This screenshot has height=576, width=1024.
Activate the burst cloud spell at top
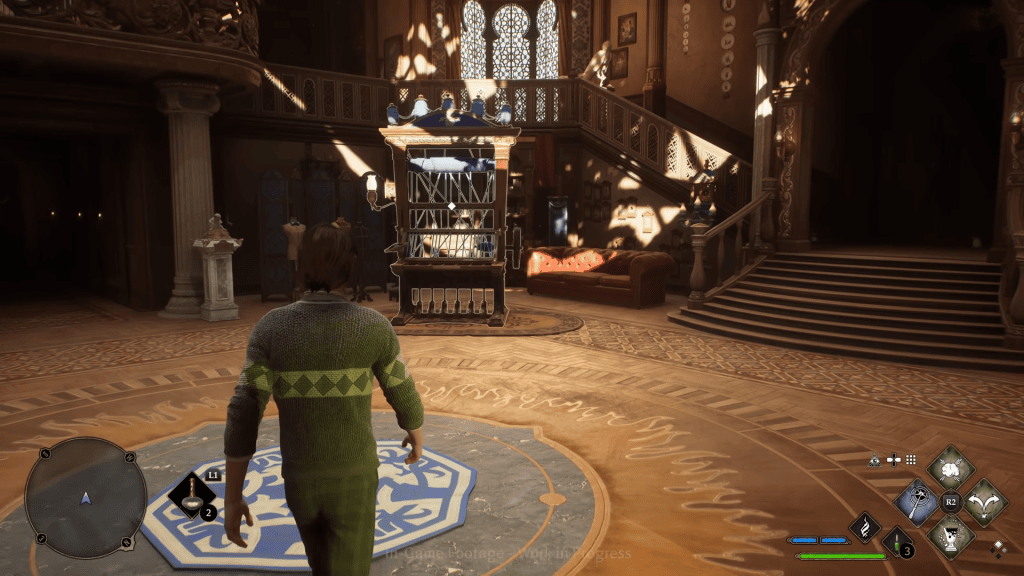[x=950, y=467]
